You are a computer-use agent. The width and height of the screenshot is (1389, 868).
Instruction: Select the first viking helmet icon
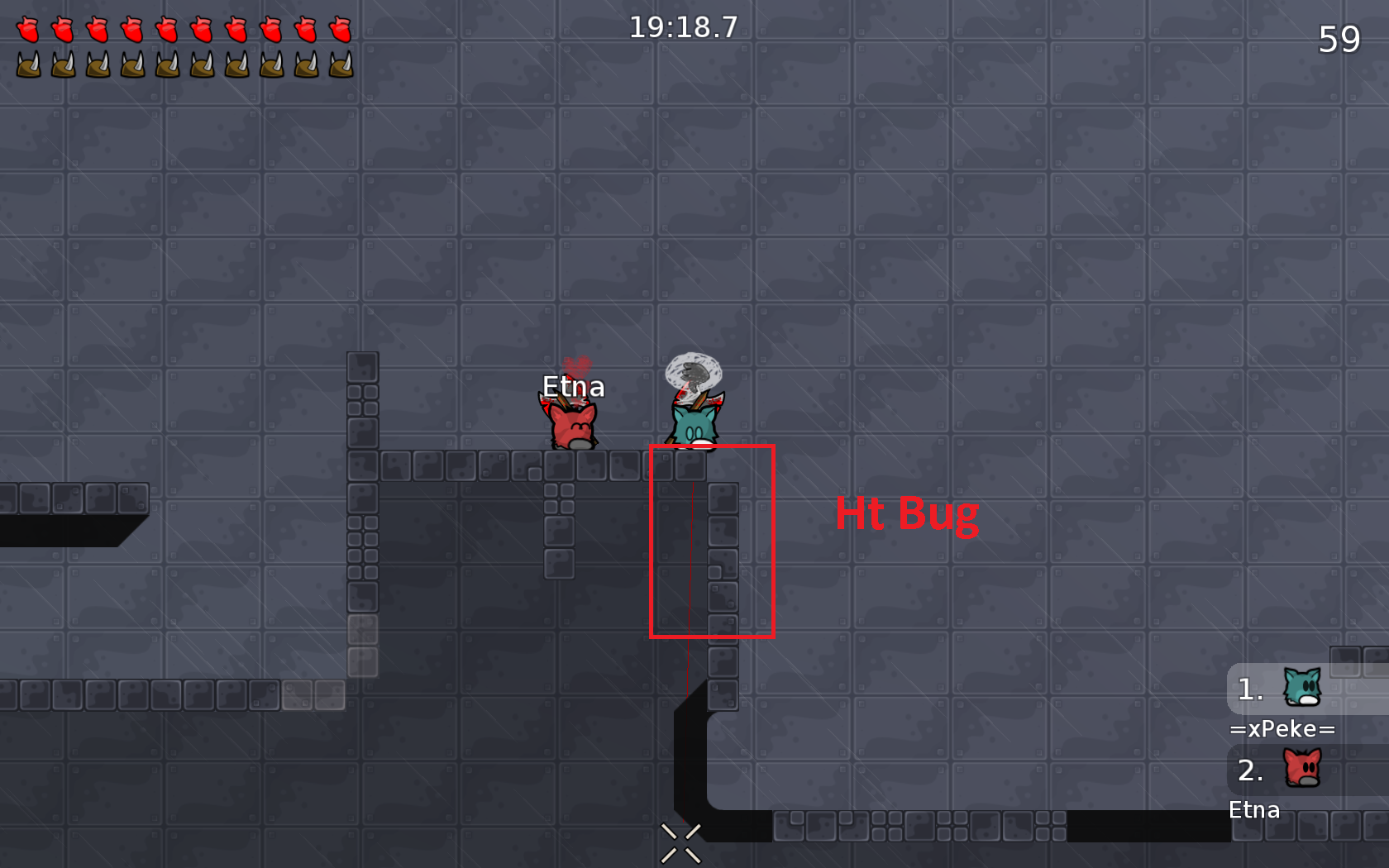pyautogui.click(x=26, y=63)
